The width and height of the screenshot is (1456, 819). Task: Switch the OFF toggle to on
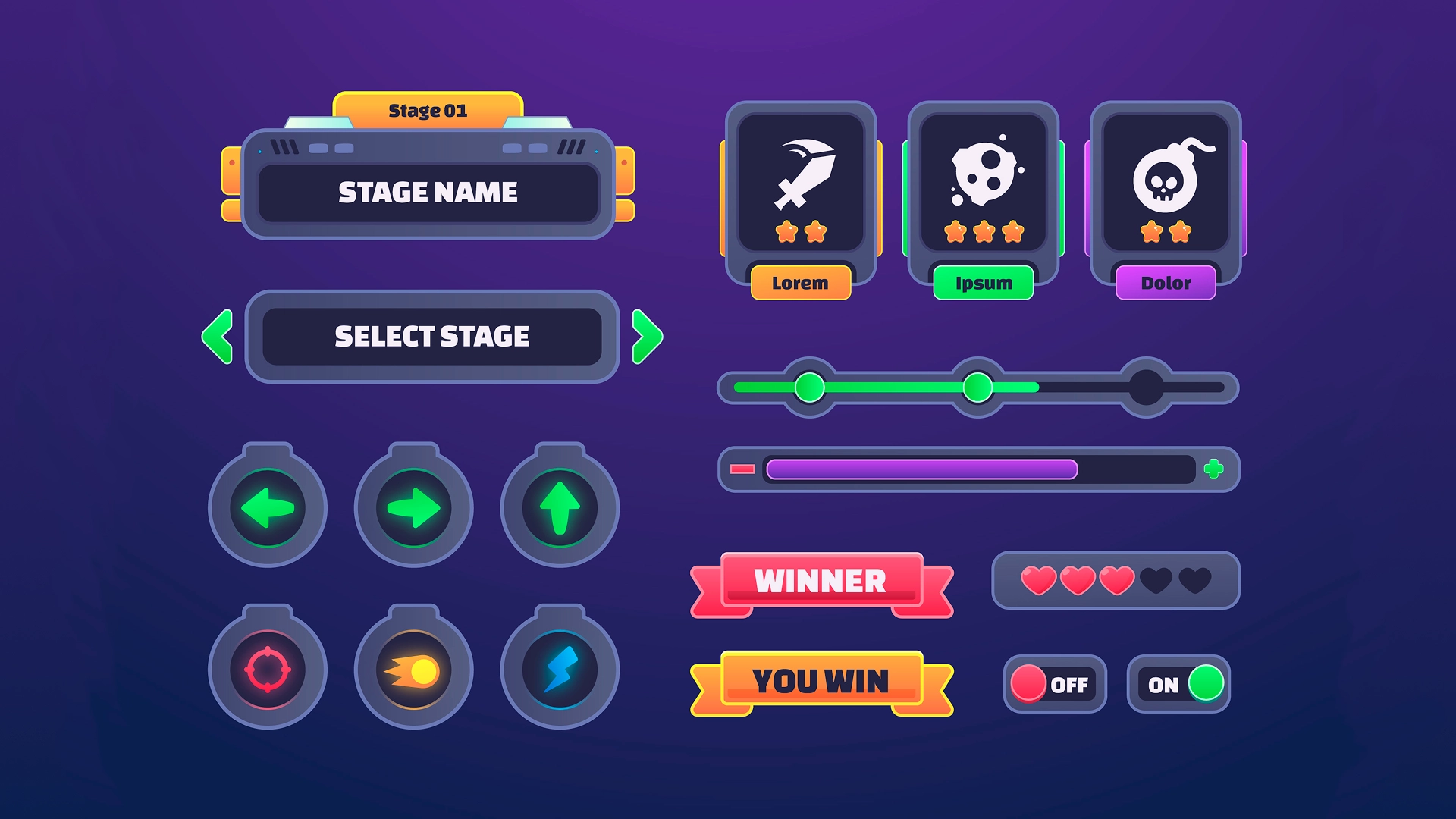tap(1053, 685)
